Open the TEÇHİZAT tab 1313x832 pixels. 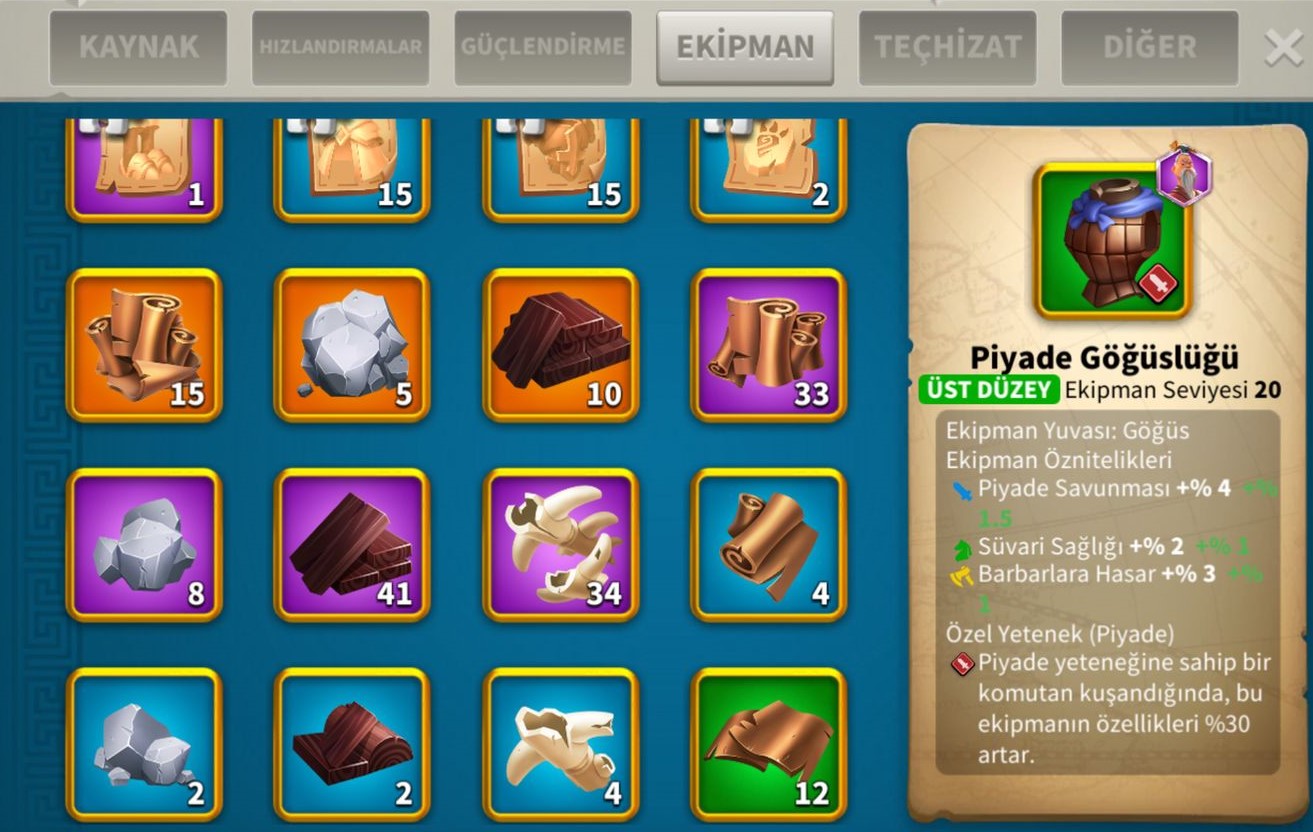coord(947,47)
